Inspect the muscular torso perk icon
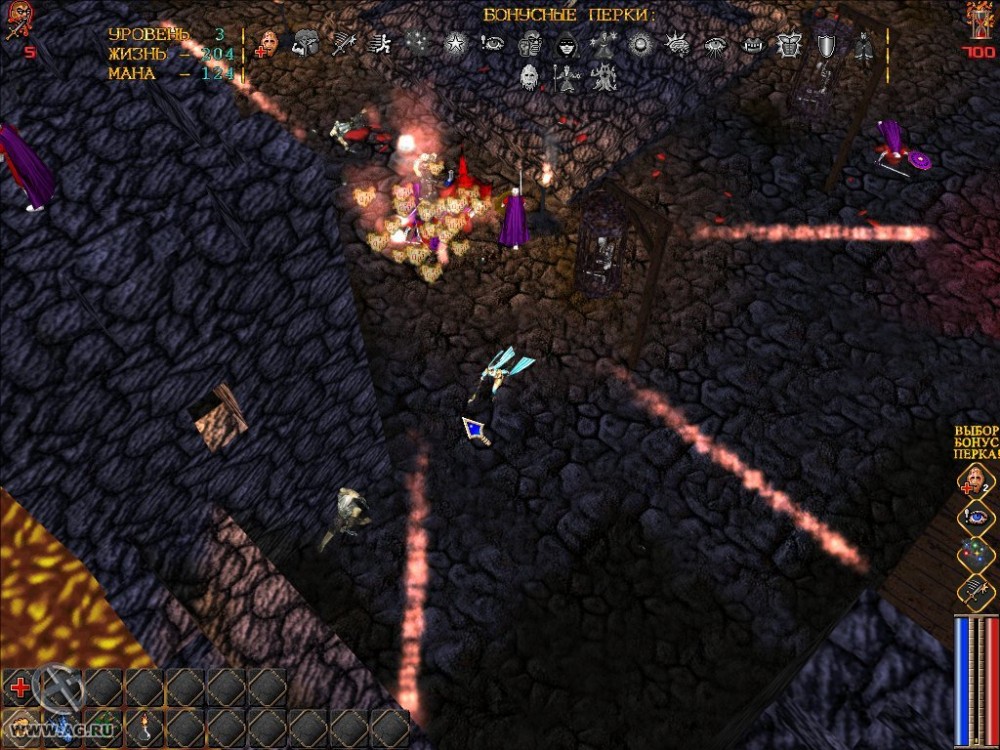The height and width of the screenshot is (750, 1000). click(x=789, y=44)
